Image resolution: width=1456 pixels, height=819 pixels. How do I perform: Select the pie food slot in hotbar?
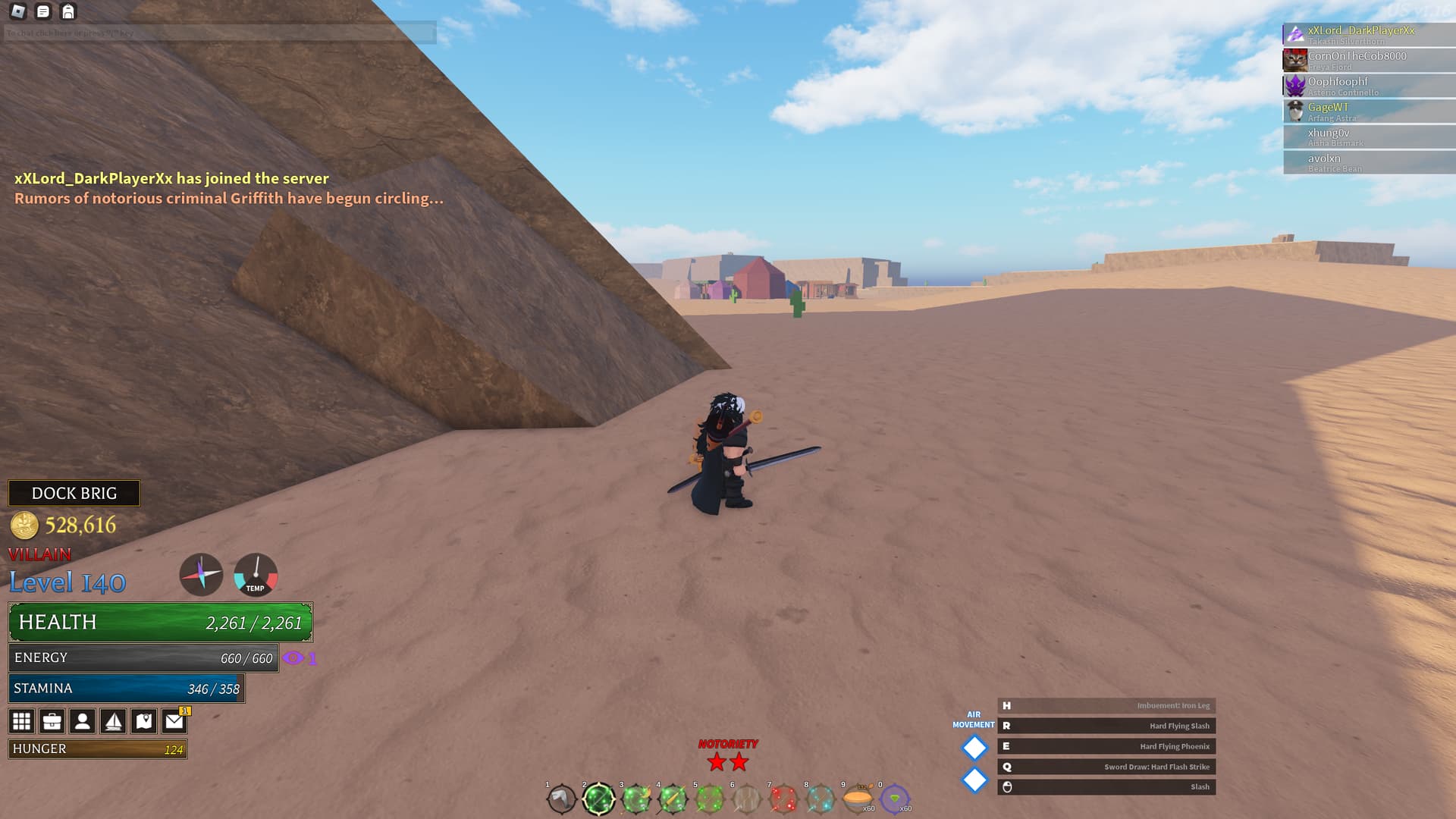(858, 799)
